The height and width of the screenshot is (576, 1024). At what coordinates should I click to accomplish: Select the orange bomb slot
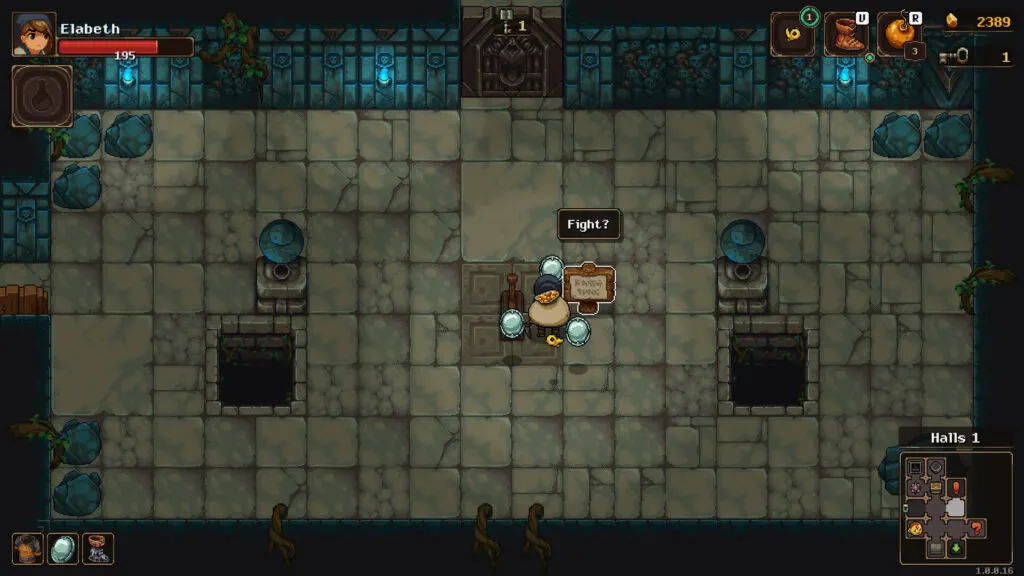tap(898, 35)
